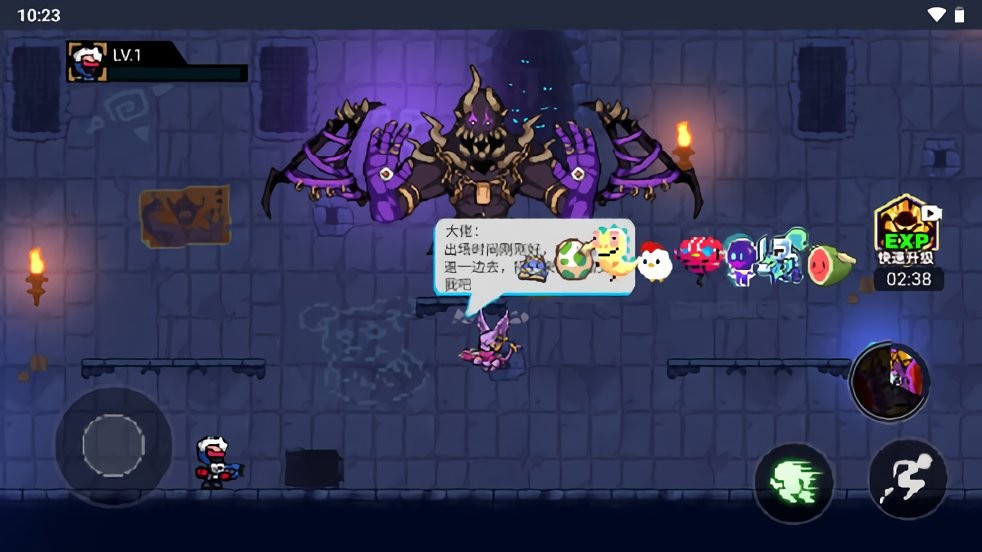Activate the green dash skill button
Viewport: 982px width, 552px height.
pos(794,483)
